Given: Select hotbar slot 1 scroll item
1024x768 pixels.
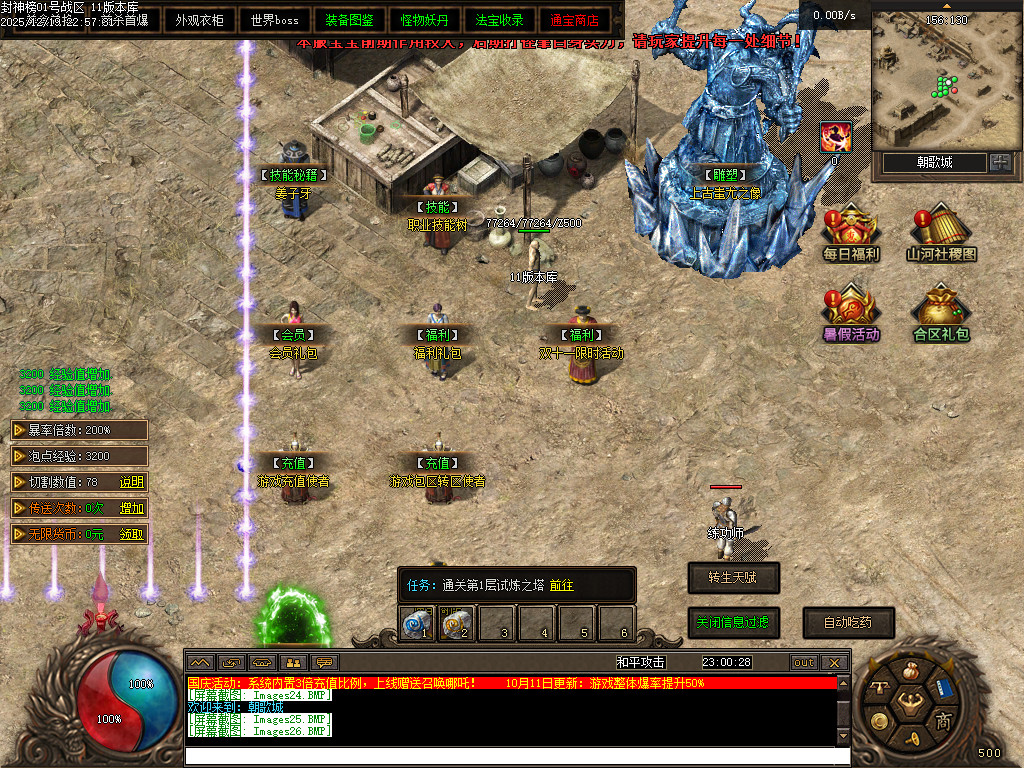Looking at the screenshot, I should coord(417,624).
